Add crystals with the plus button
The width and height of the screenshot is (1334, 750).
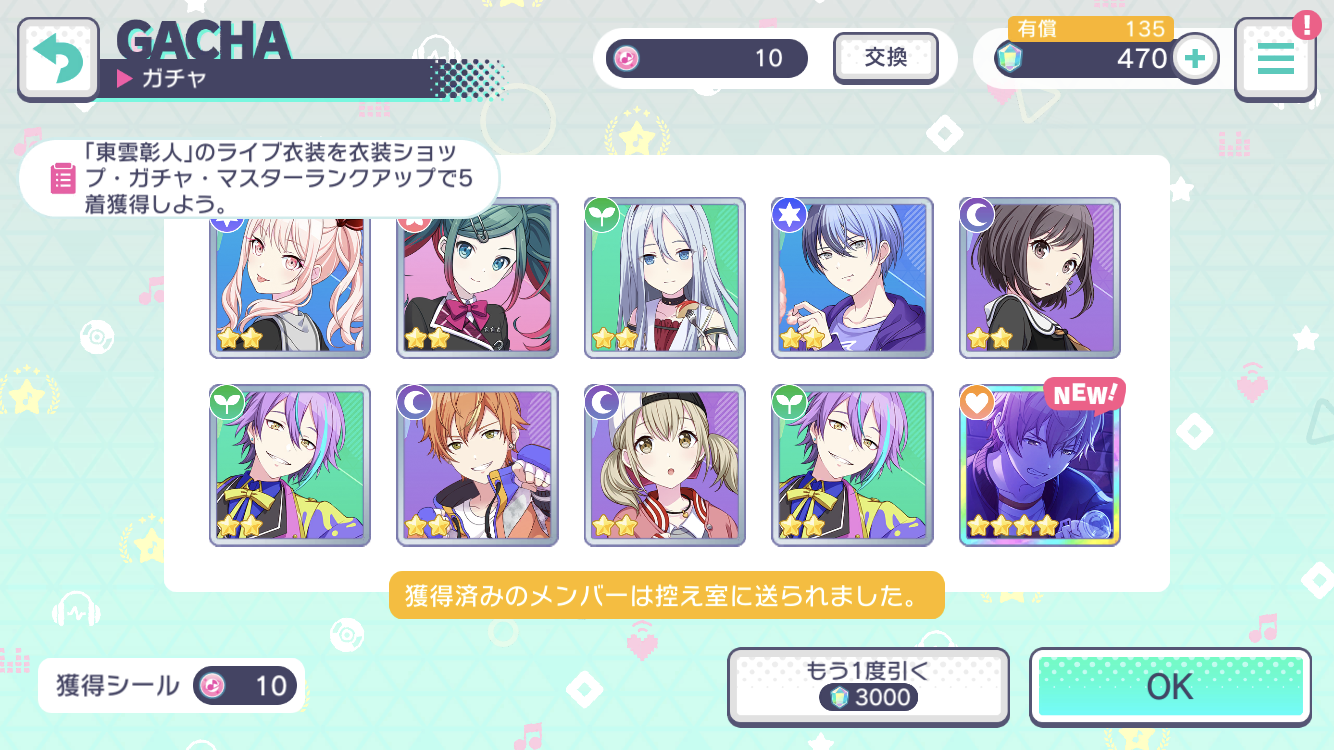click(x=1194, y=58)
